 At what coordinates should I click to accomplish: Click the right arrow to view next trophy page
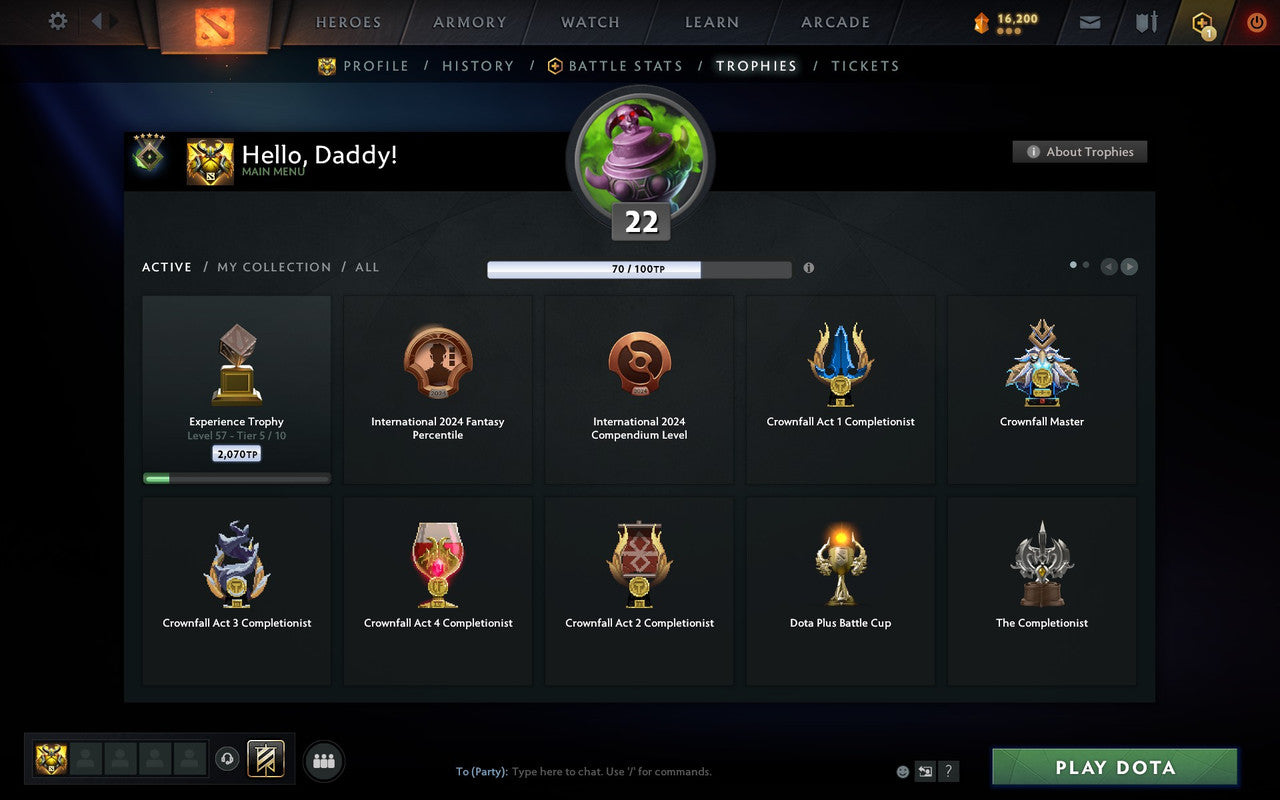tap(1129, 266)
